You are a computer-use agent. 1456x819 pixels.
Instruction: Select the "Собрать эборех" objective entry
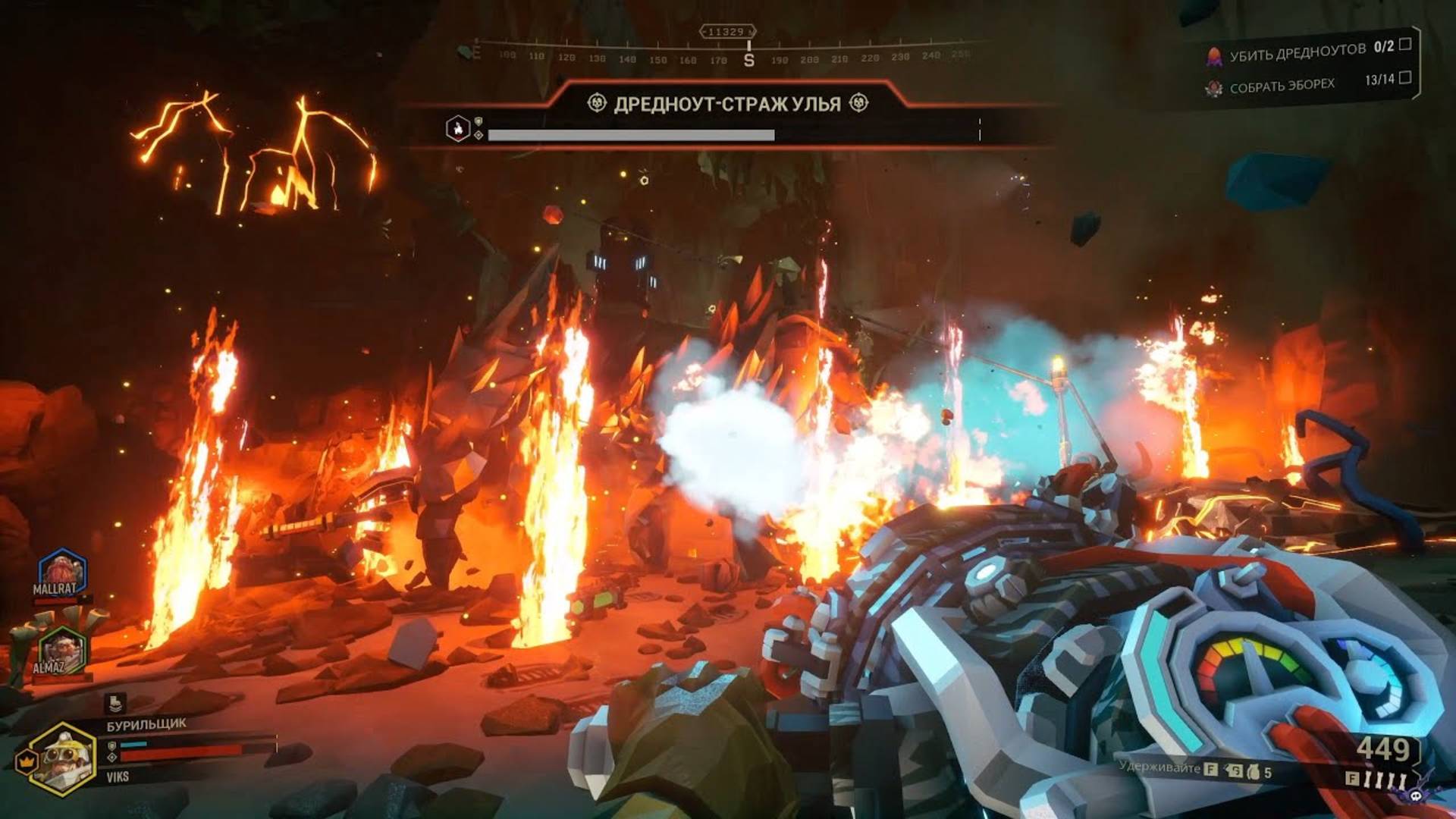1282,86
